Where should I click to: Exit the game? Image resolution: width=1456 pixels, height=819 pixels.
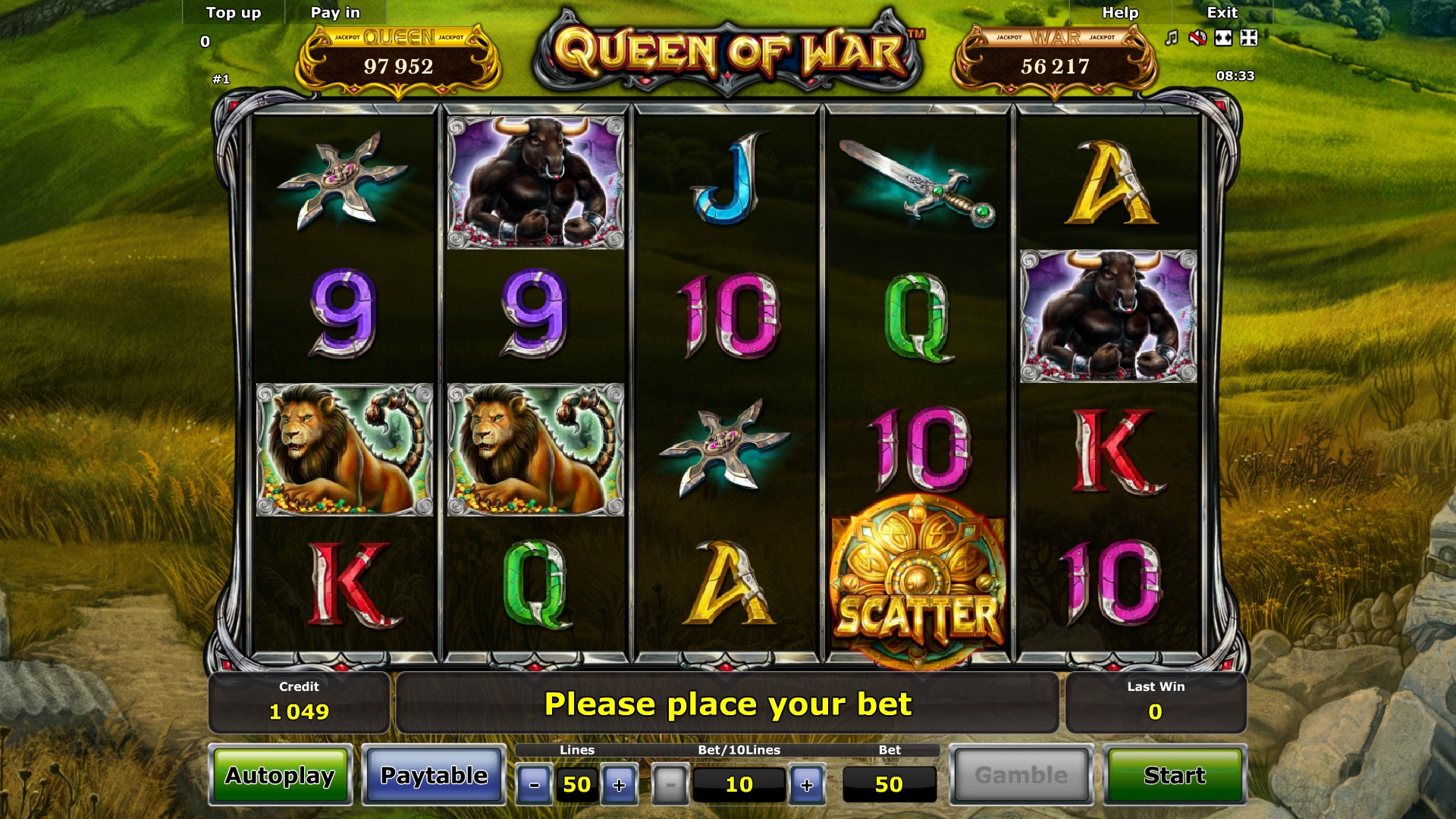click(x=1222, y=13)
